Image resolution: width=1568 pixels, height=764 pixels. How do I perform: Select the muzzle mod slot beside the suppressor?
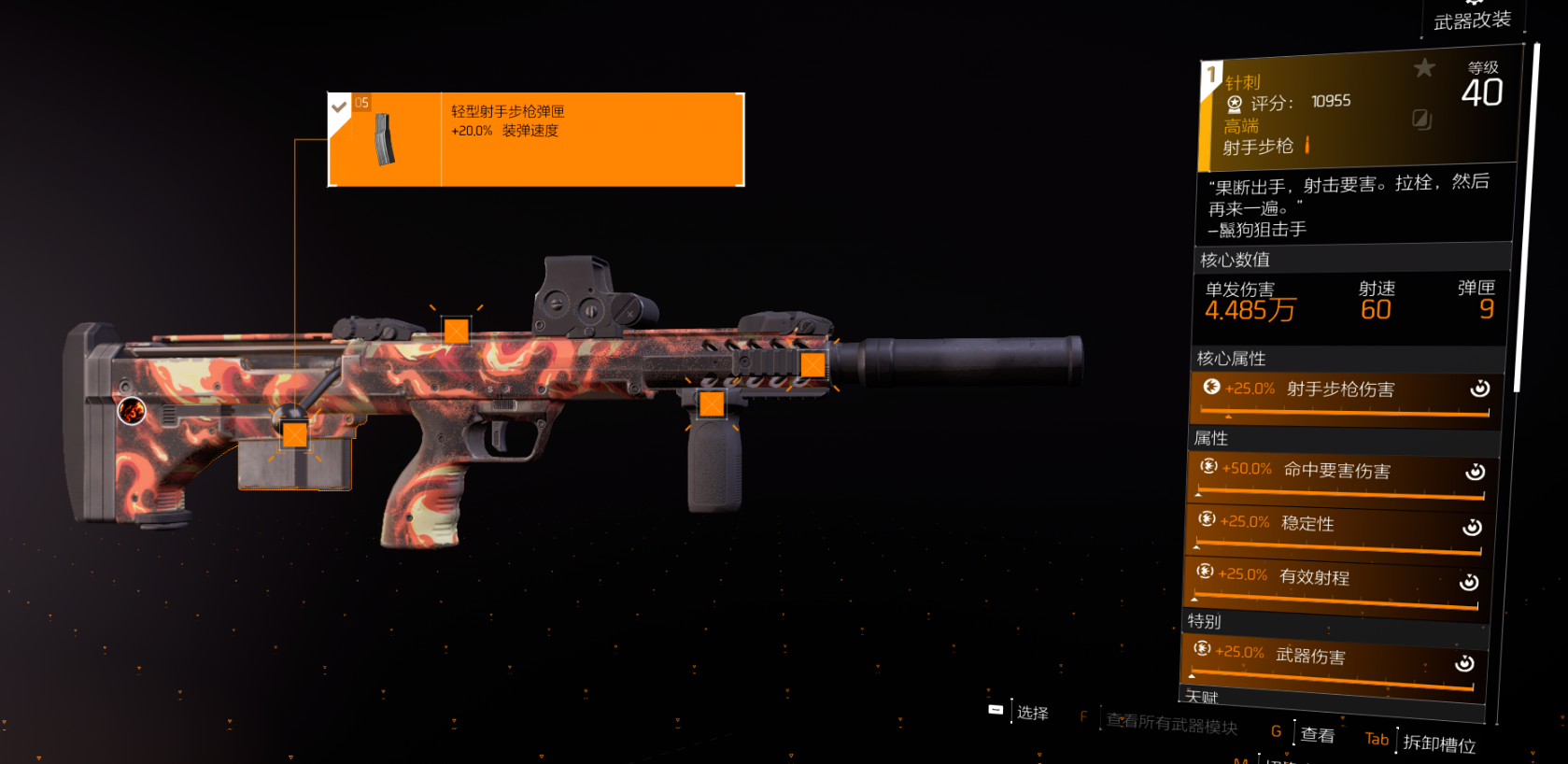(x=812, y=364)
